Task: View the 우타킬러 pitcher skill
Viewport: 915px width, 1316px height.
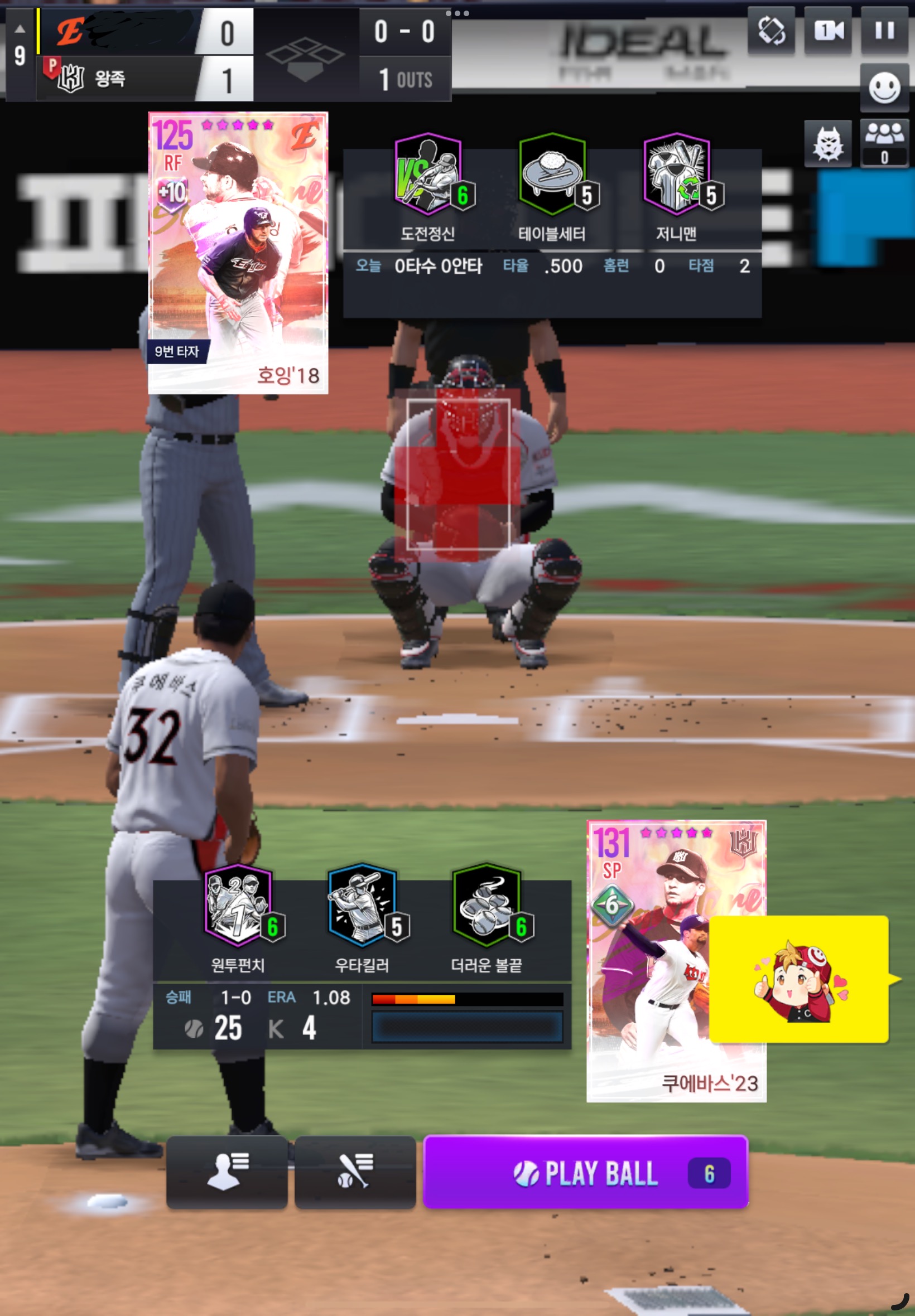Action: coord(362,906)
